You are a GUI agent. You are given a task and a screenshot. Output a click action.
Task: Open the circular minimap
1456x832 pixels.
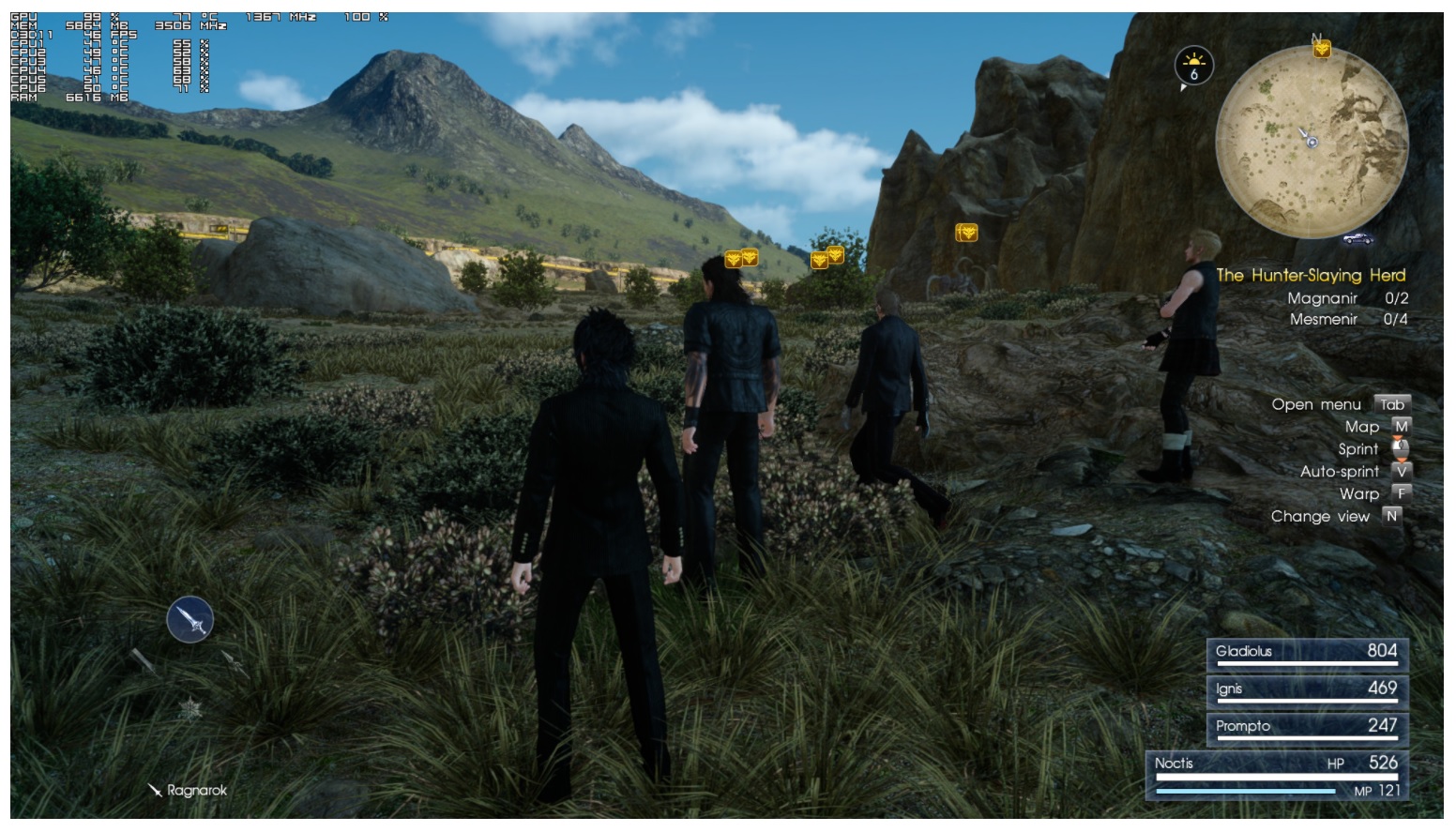click(1312, 142)
